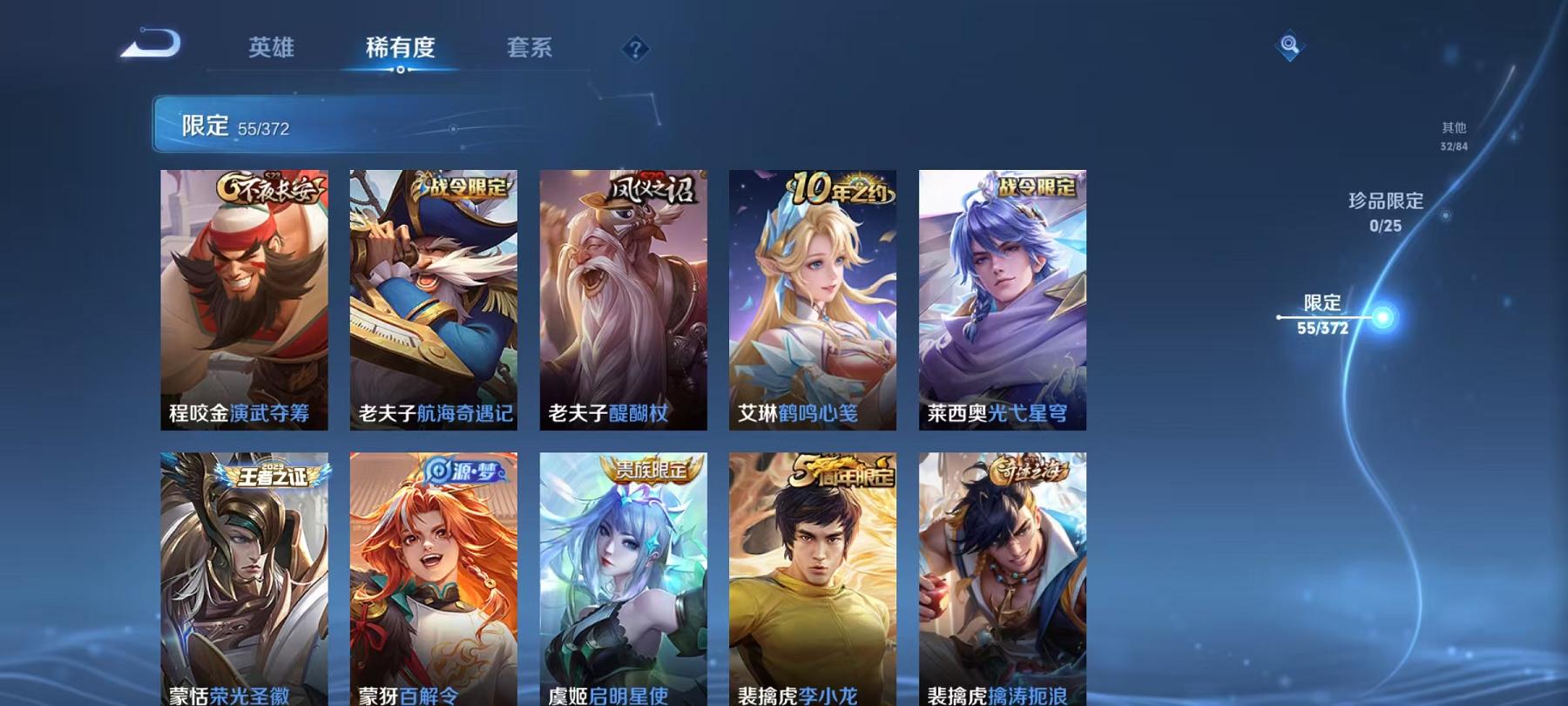This screenshot has width=1568, height=706.
Task: Select the 稀有度 tab
Action: (402, 50)
